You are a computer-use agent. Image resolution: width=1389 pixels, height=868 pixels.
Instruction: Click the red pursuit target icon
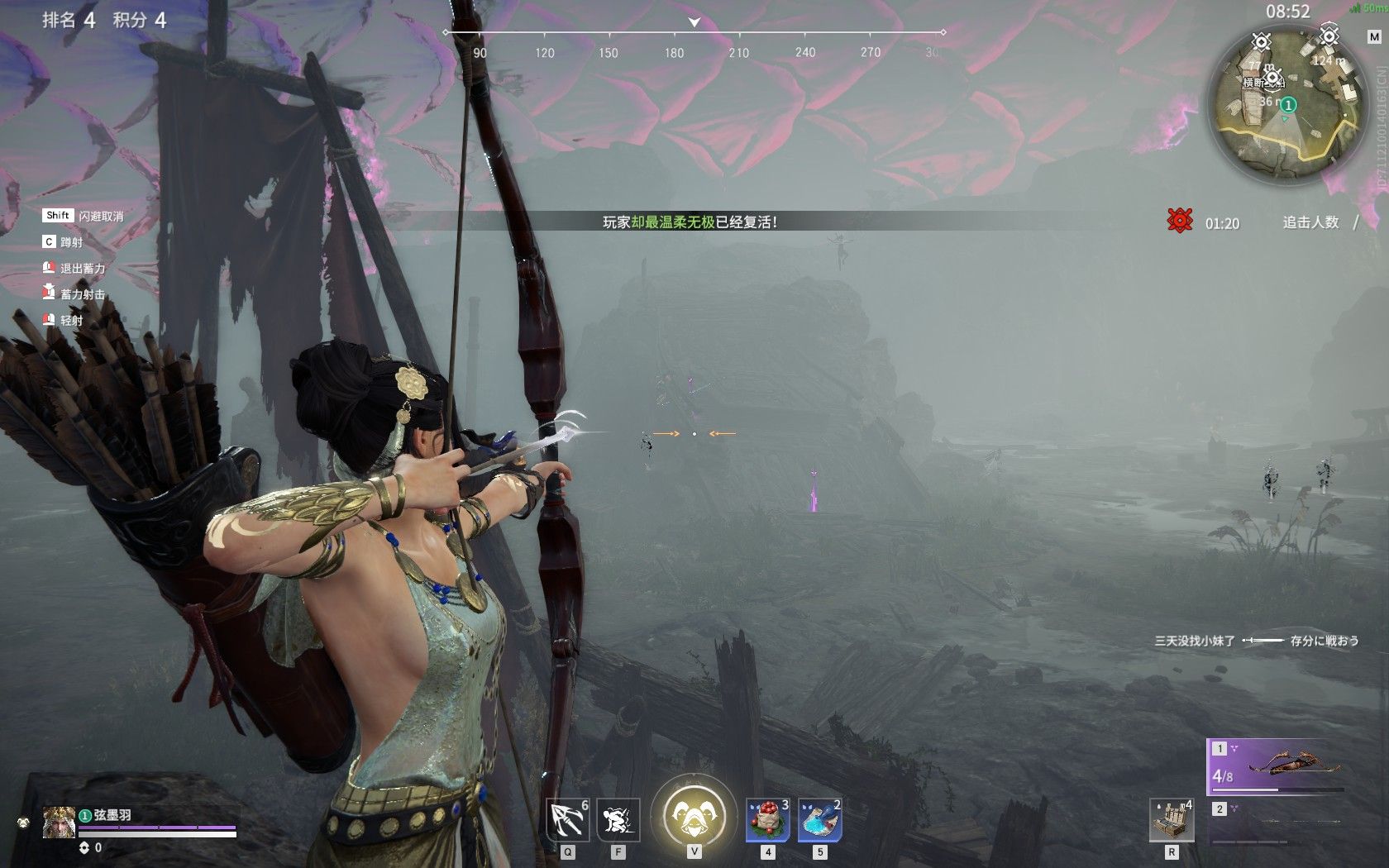(1180, 221)
